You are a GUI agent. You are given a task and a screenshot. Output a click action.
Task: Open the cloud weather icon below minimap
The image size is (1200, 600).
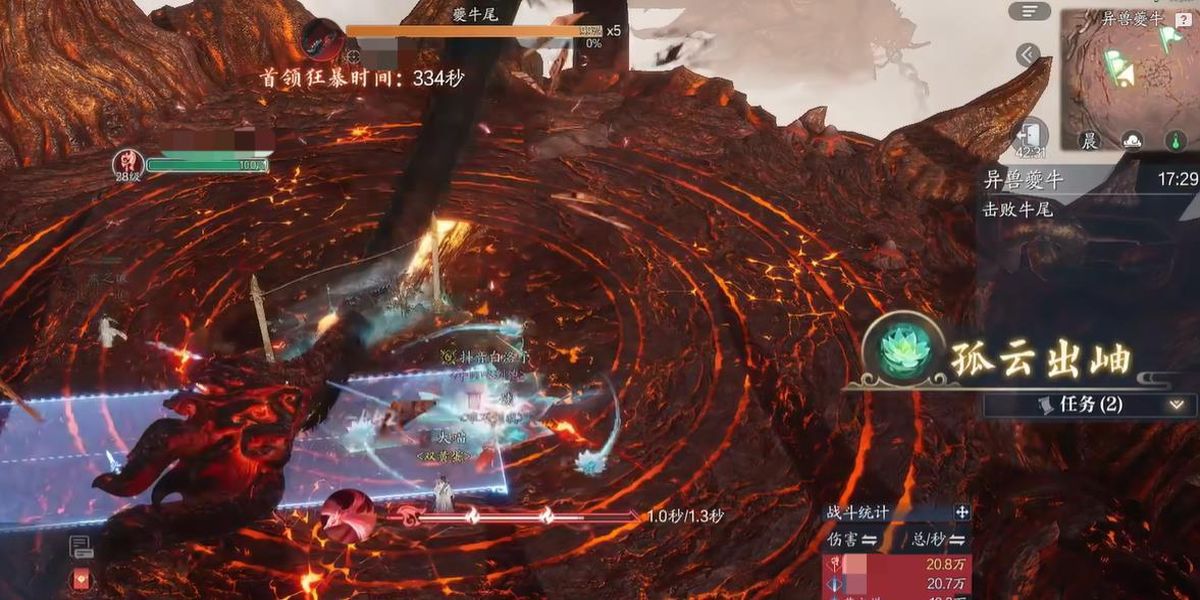[1132, 140]
